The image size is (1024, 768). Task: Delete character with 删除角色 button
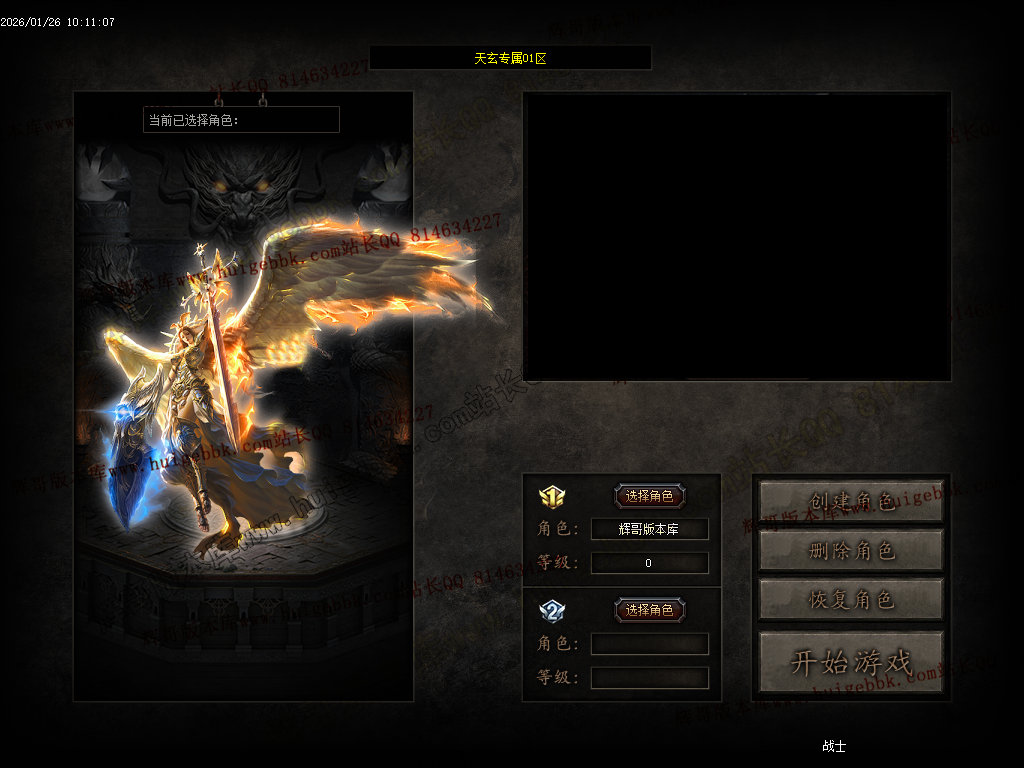click(851, 550)
